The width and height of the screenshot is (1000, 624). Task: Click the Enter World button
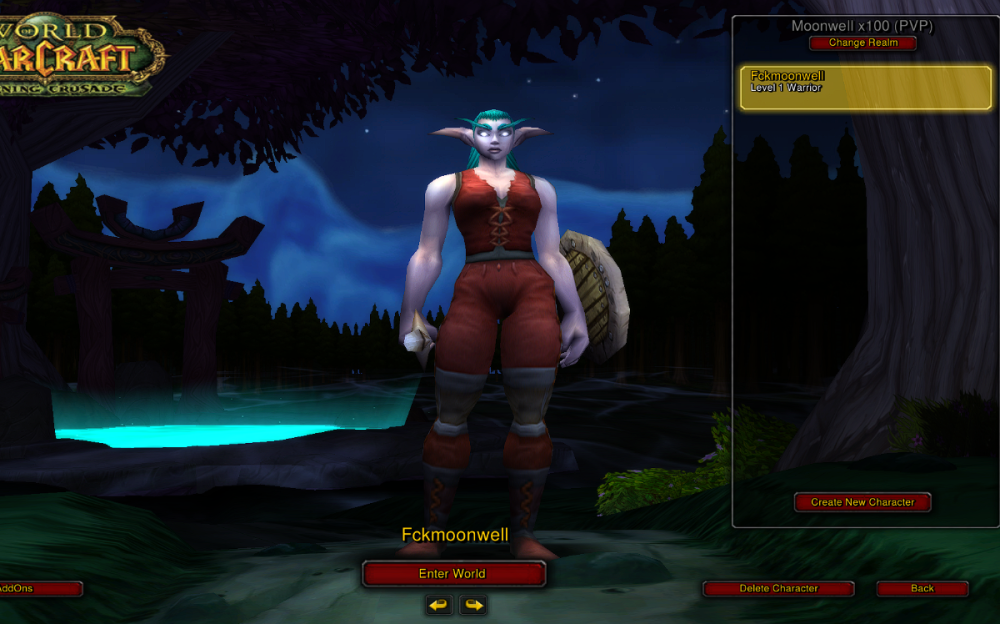[453, 574]
